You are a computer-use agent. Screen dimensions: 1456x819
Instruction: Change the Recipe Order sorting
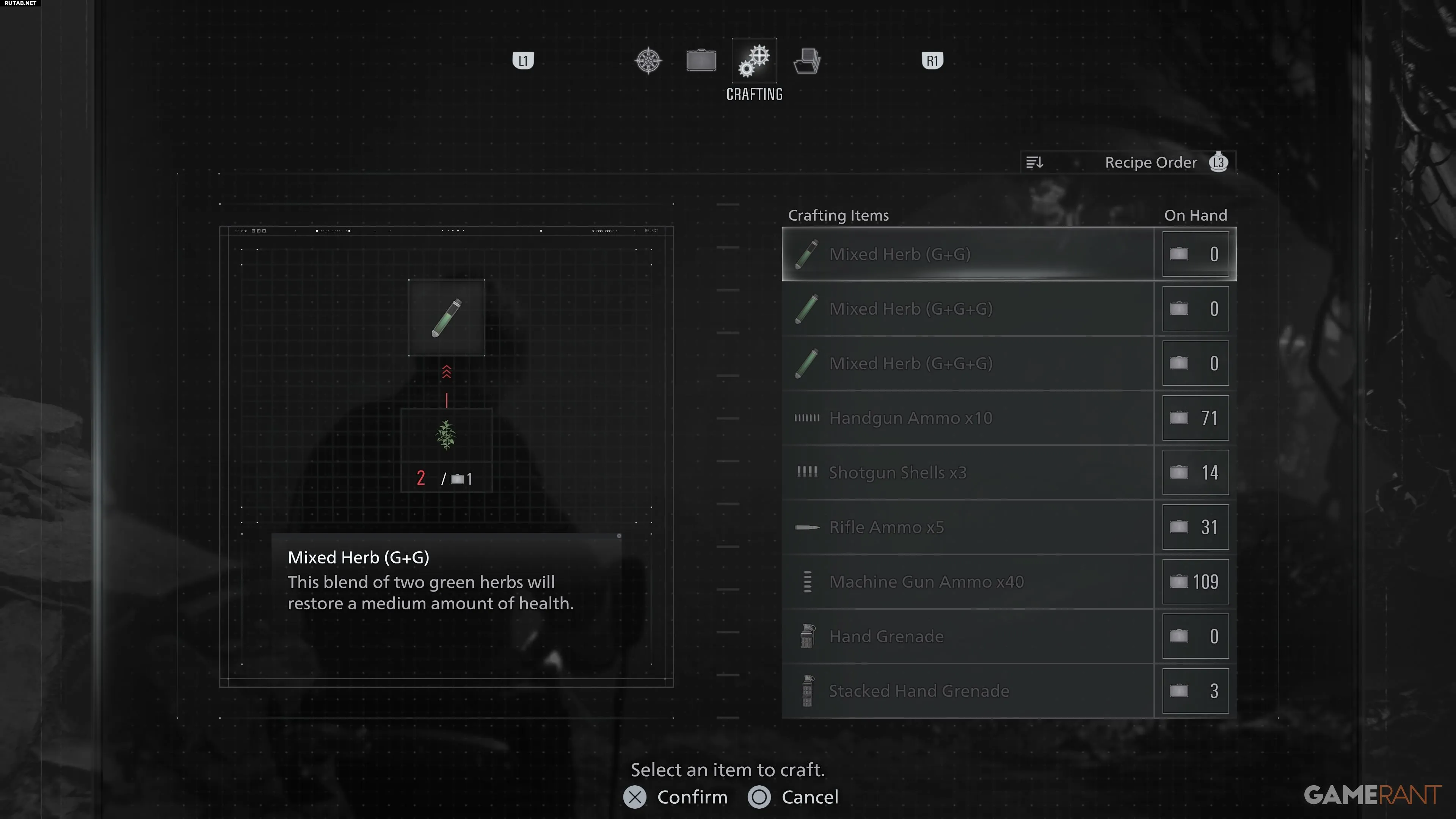coord(1128,163)
